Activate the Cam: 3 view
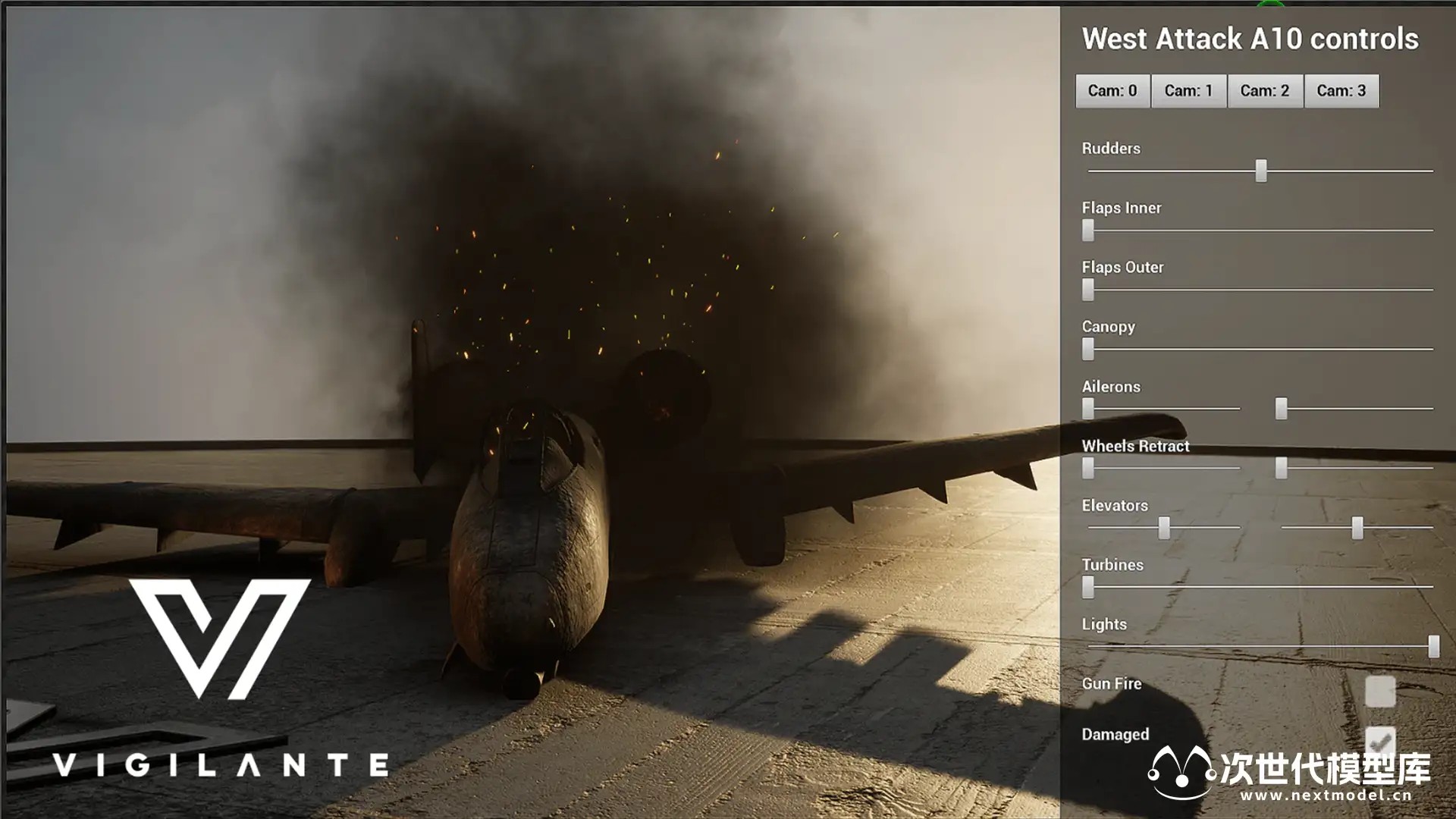This screenshot has width=1456, height=819. [x=1341, y=91]
